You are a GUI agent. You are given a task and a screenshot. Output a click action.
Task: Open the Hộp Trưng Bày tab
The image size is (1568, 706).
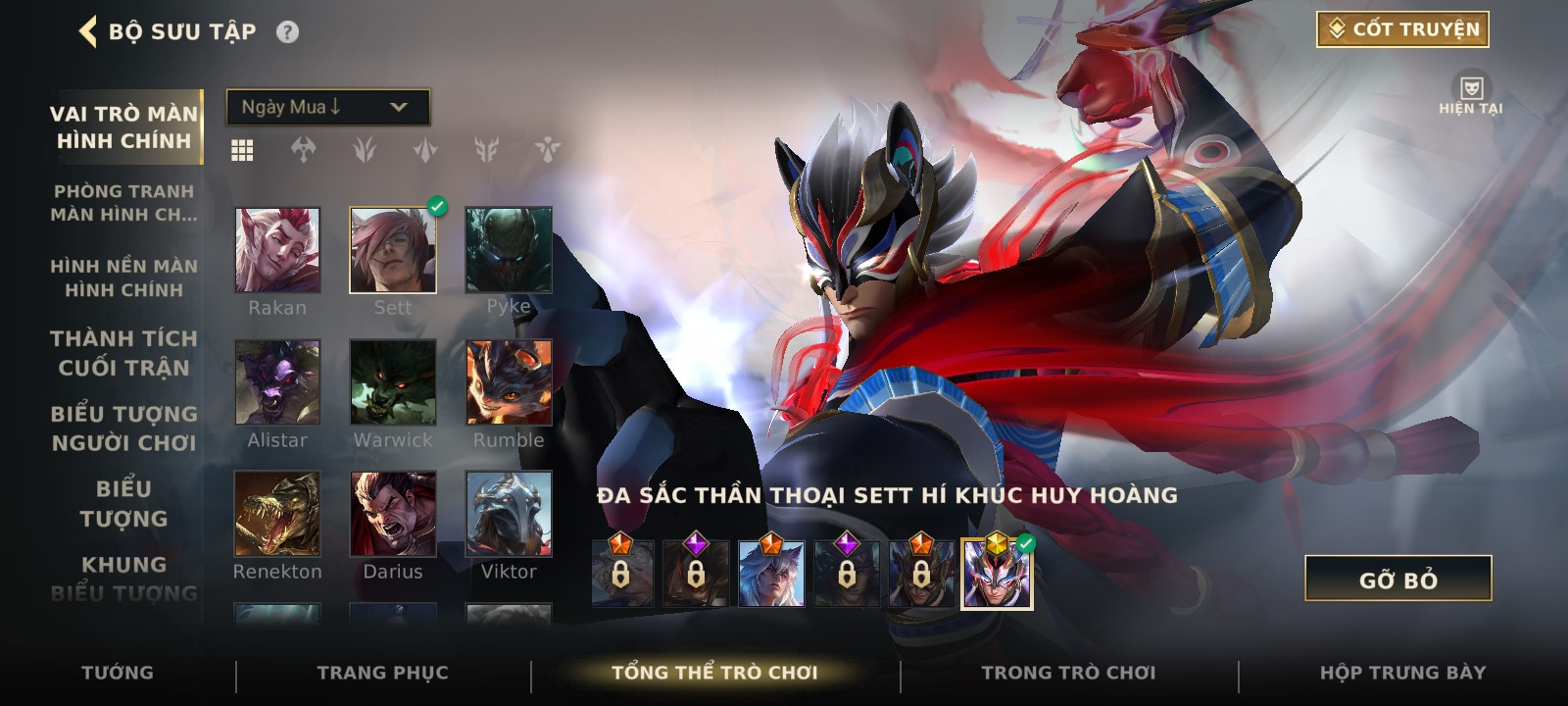[1402, 673]
